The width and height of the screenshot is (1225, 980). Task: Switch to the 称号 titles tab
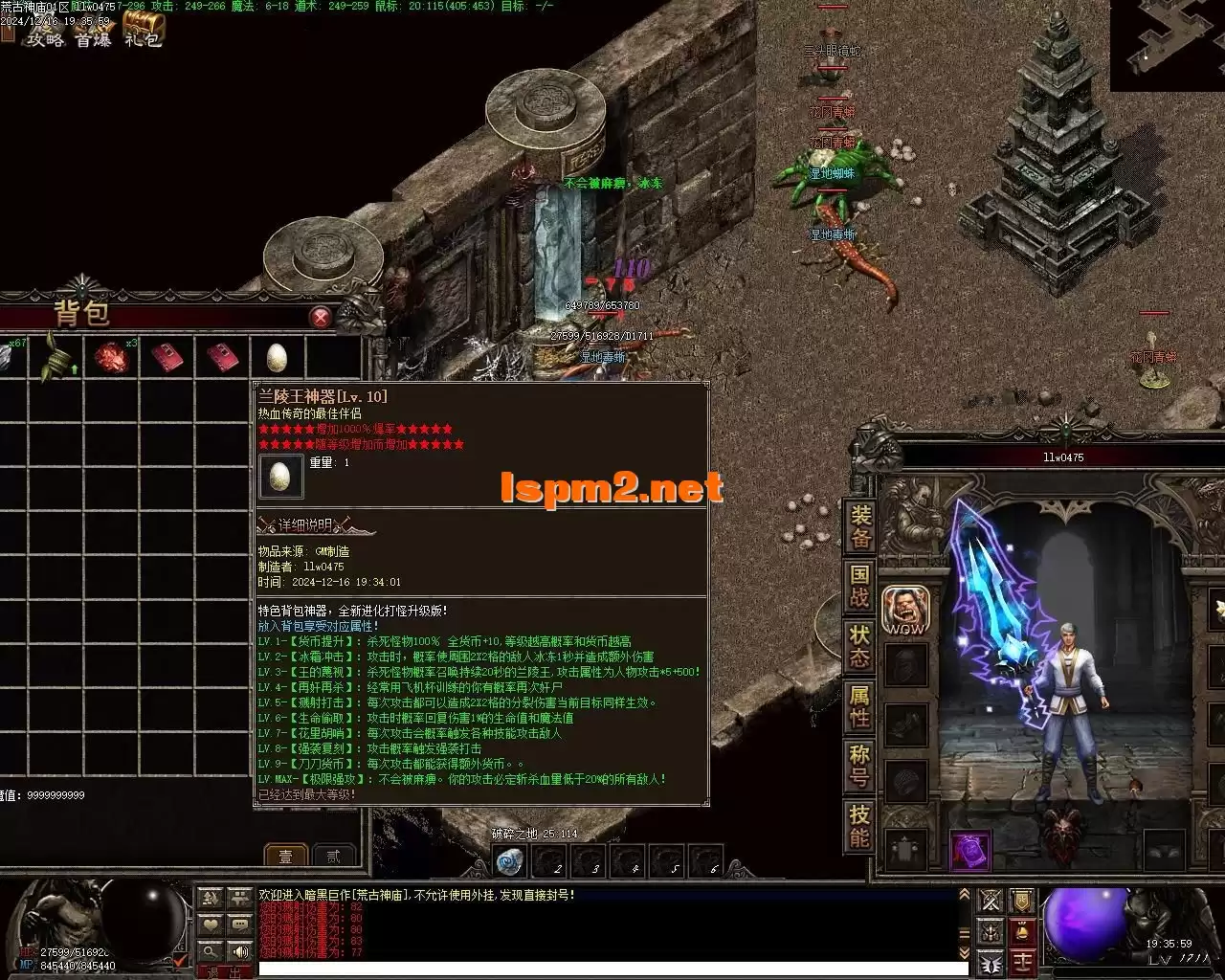click(860, 766)
